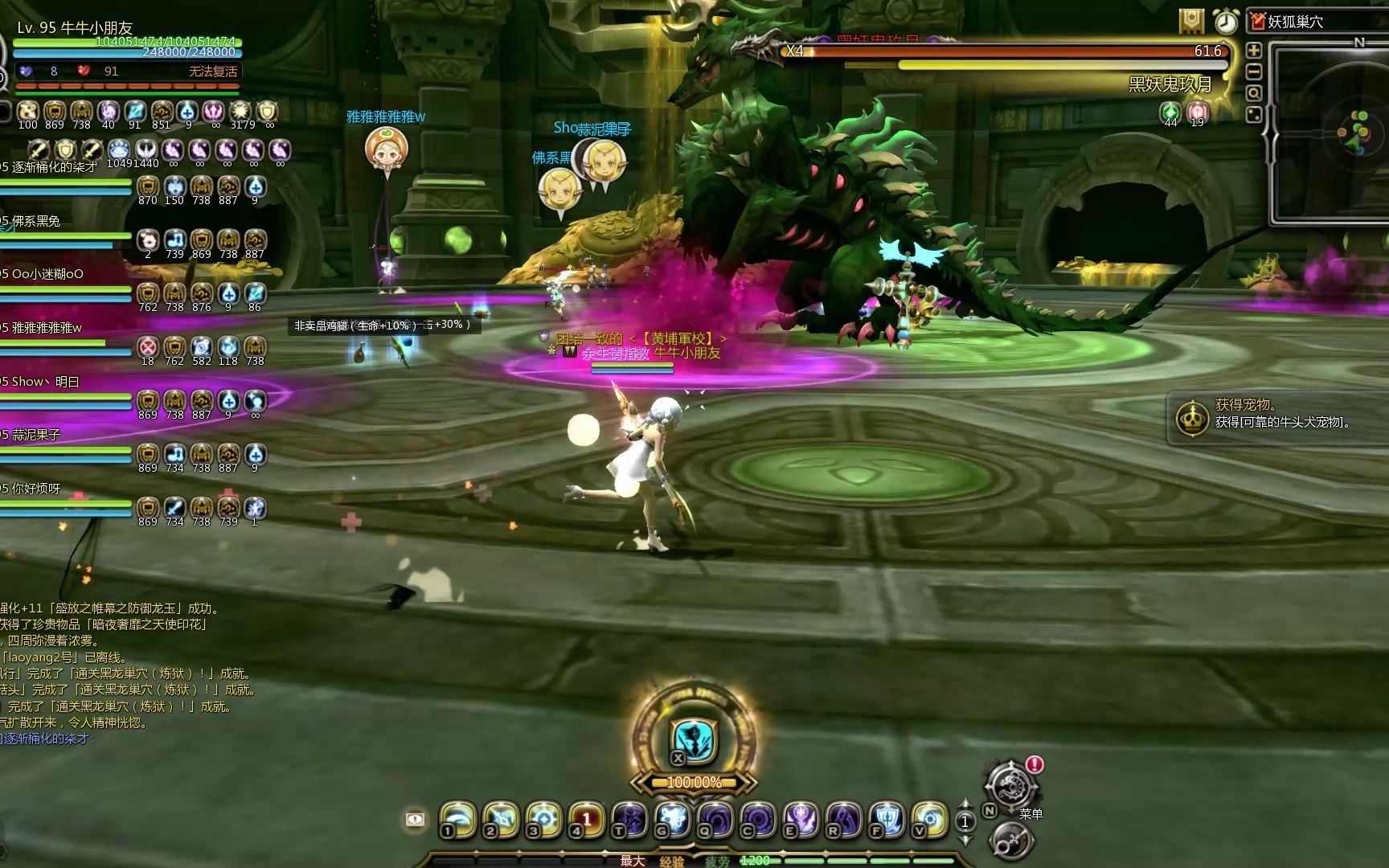Trigger the cyan transformation skill in the gauge

pos(692,741)
